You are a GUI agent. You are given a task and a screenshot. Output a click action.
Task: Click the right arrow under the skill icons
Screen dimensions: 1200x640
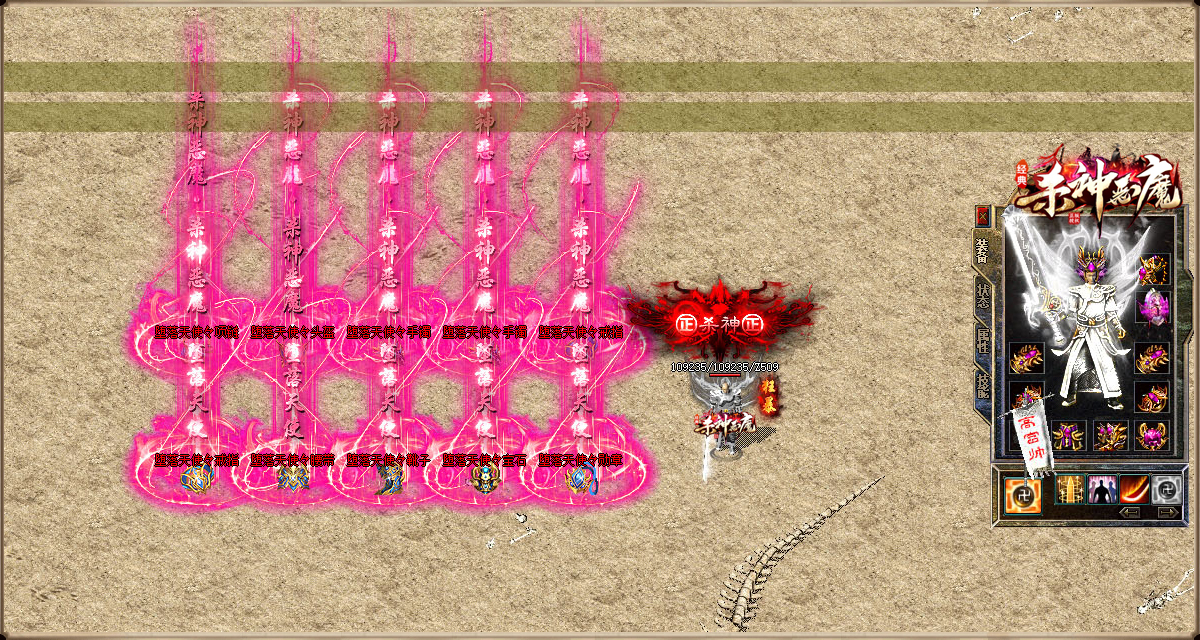[1167, 512]
